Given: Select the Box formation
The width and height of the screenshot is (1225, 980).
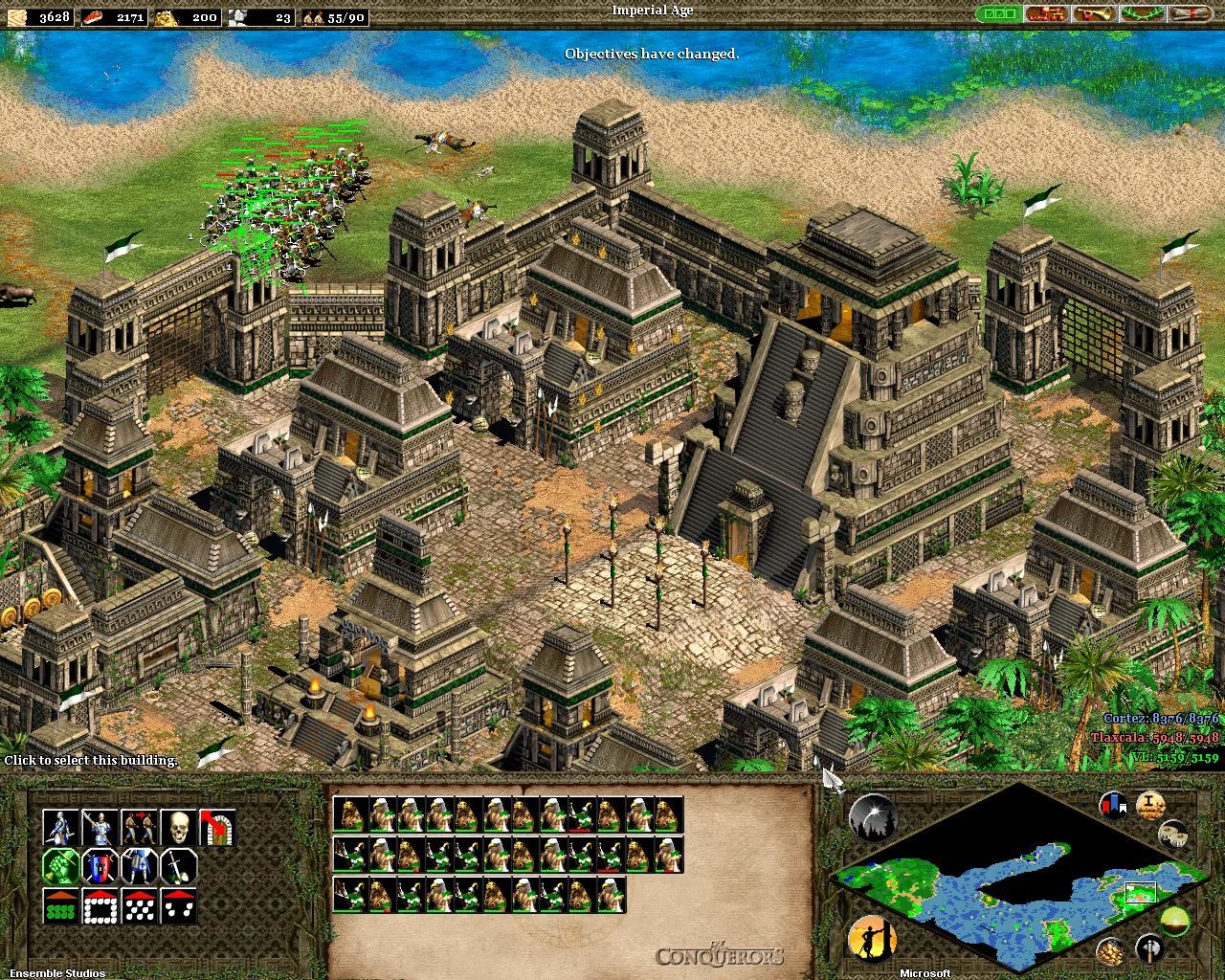Looking at the screenshot, I should click(x=100, y=906).
